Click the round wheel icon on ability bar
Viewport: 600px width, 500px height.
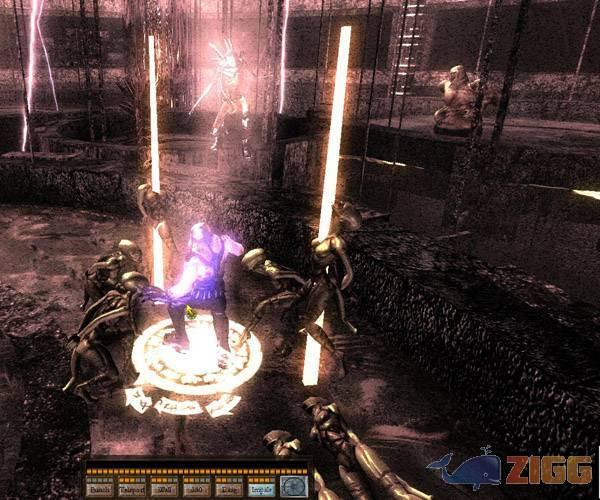click(x=294, y=485)
